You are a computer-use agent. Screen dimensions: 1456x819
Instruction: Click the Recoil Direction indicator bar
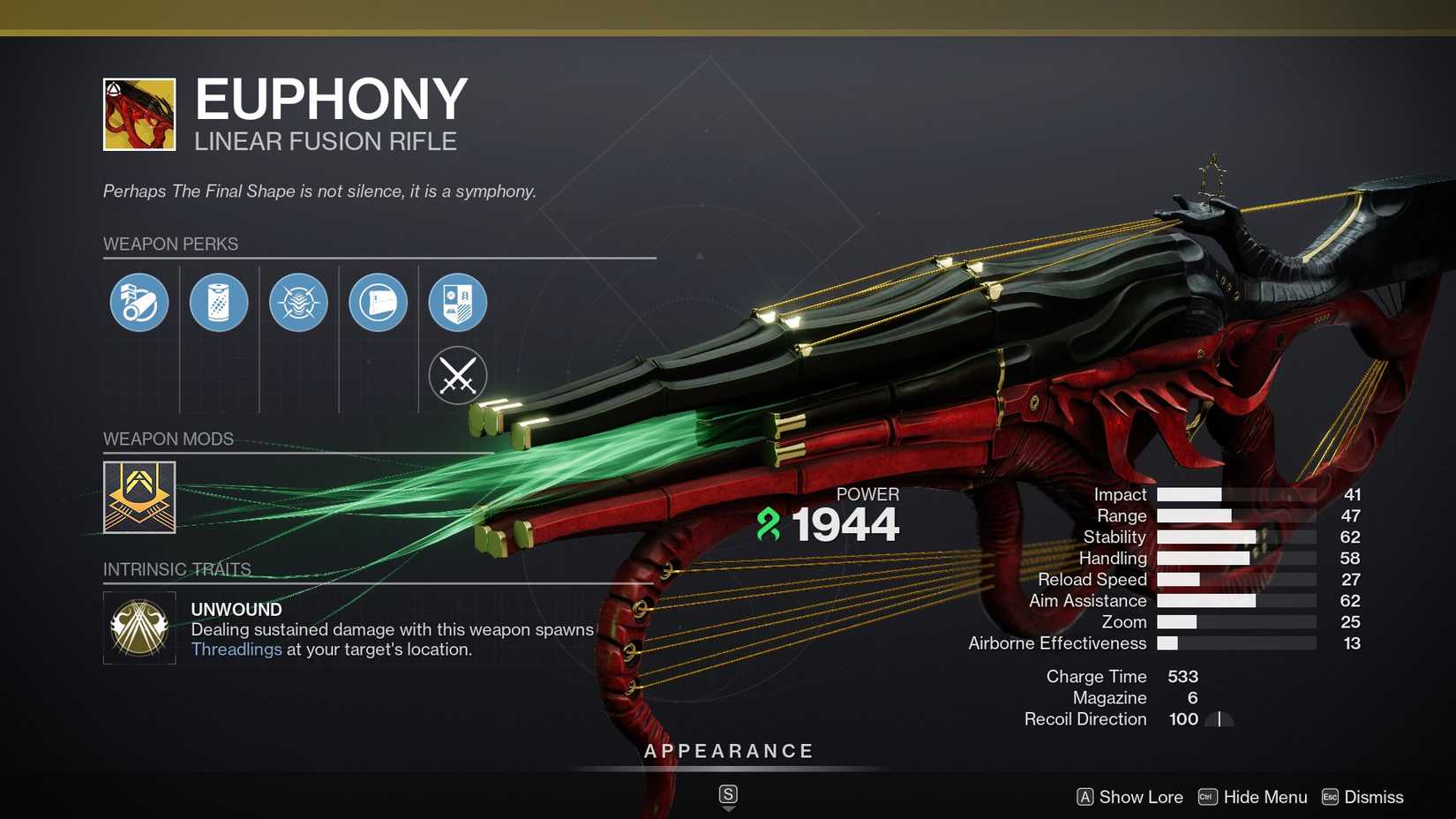click(1219, 719)
